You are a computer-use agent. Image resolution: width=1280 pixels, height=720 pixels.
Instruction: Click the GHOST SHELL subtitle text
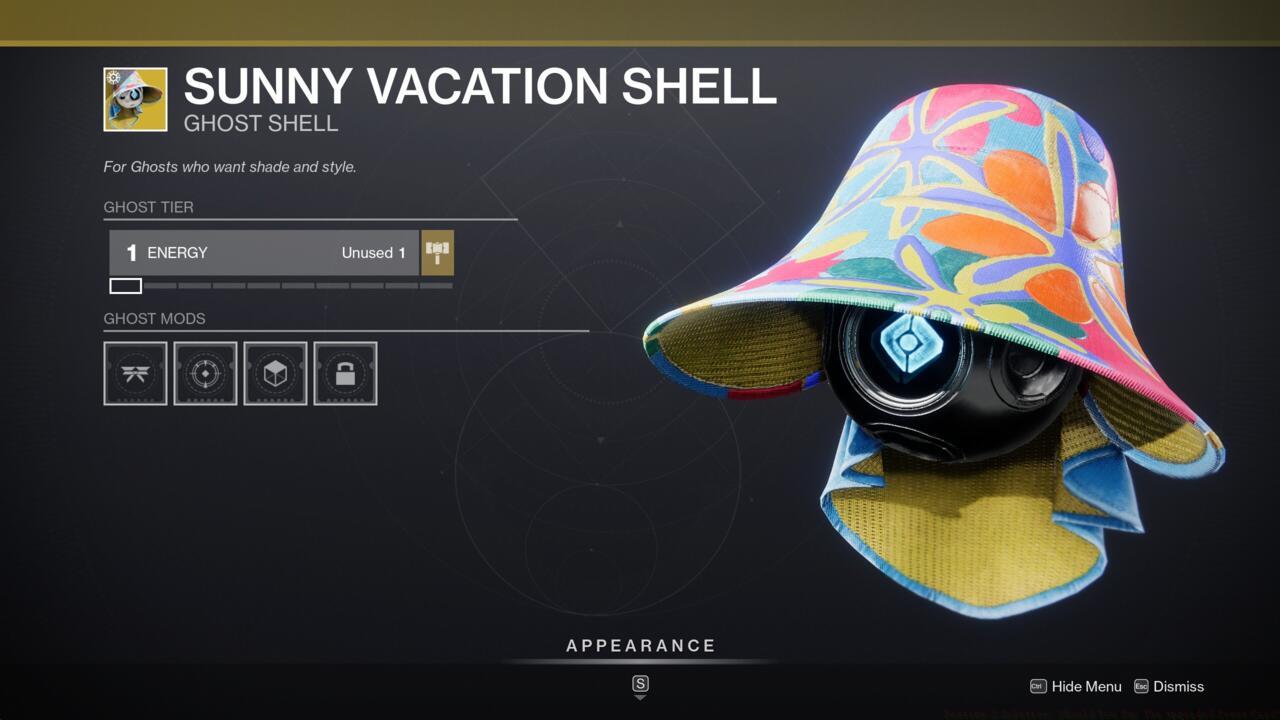coord(260,123)
